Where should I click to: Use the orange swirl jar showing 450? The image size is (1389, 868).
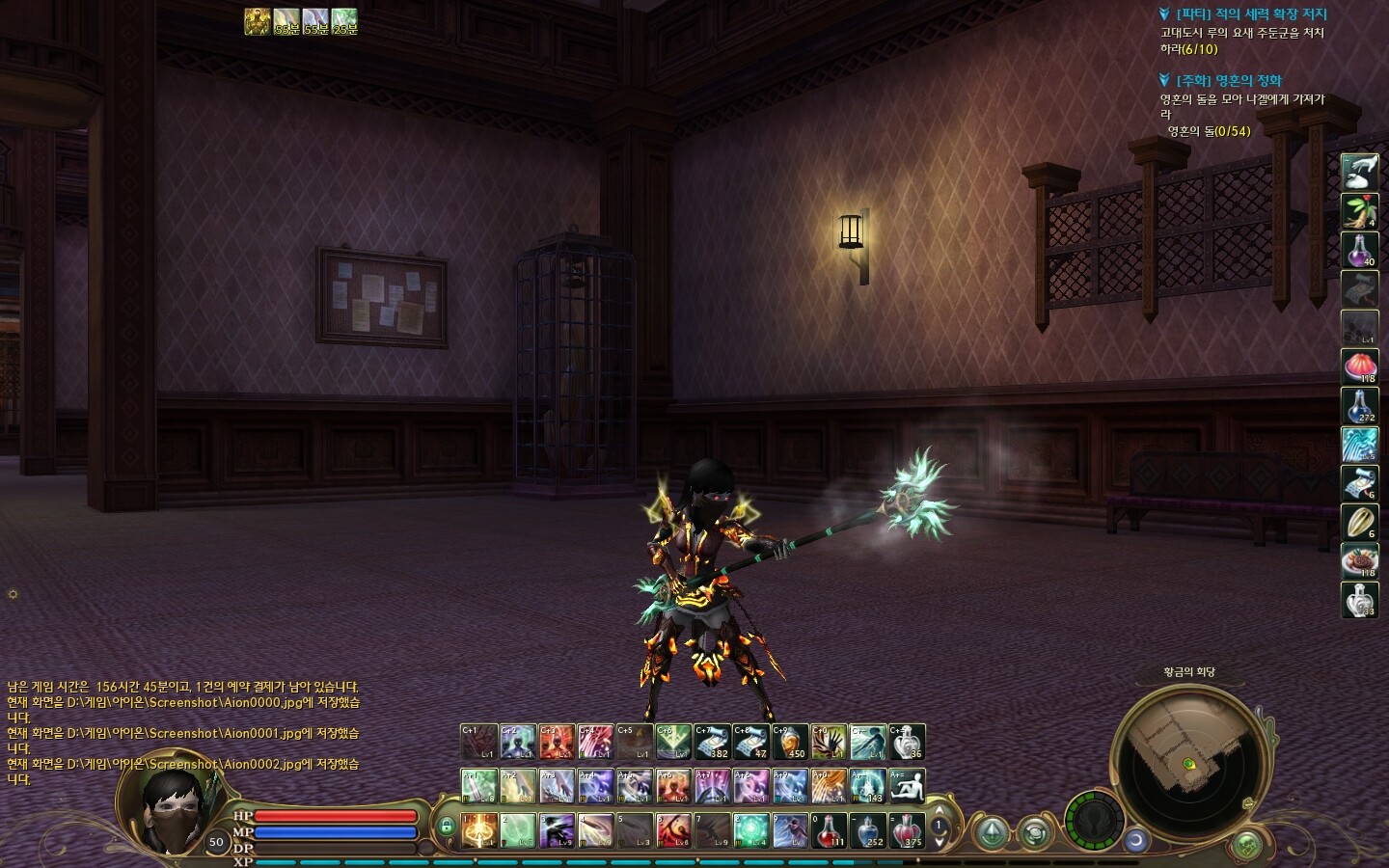point(790,742)
